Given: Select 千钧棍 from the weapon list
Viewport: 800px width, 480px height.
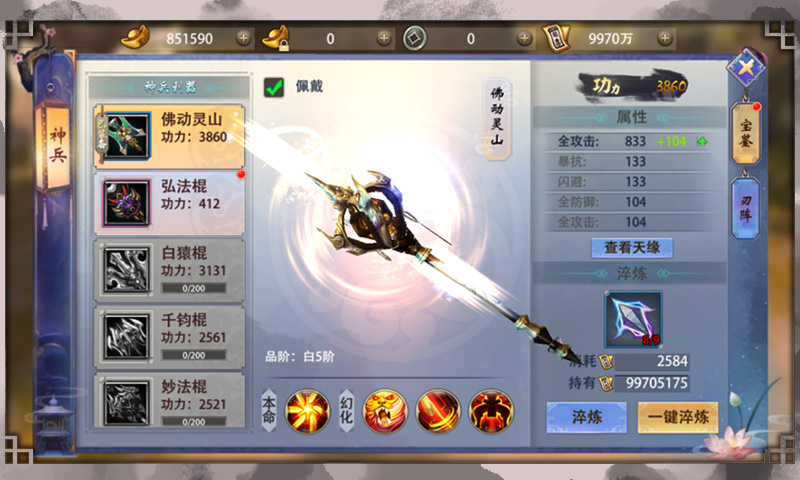Looking at the screenshot, I should 168,336.
